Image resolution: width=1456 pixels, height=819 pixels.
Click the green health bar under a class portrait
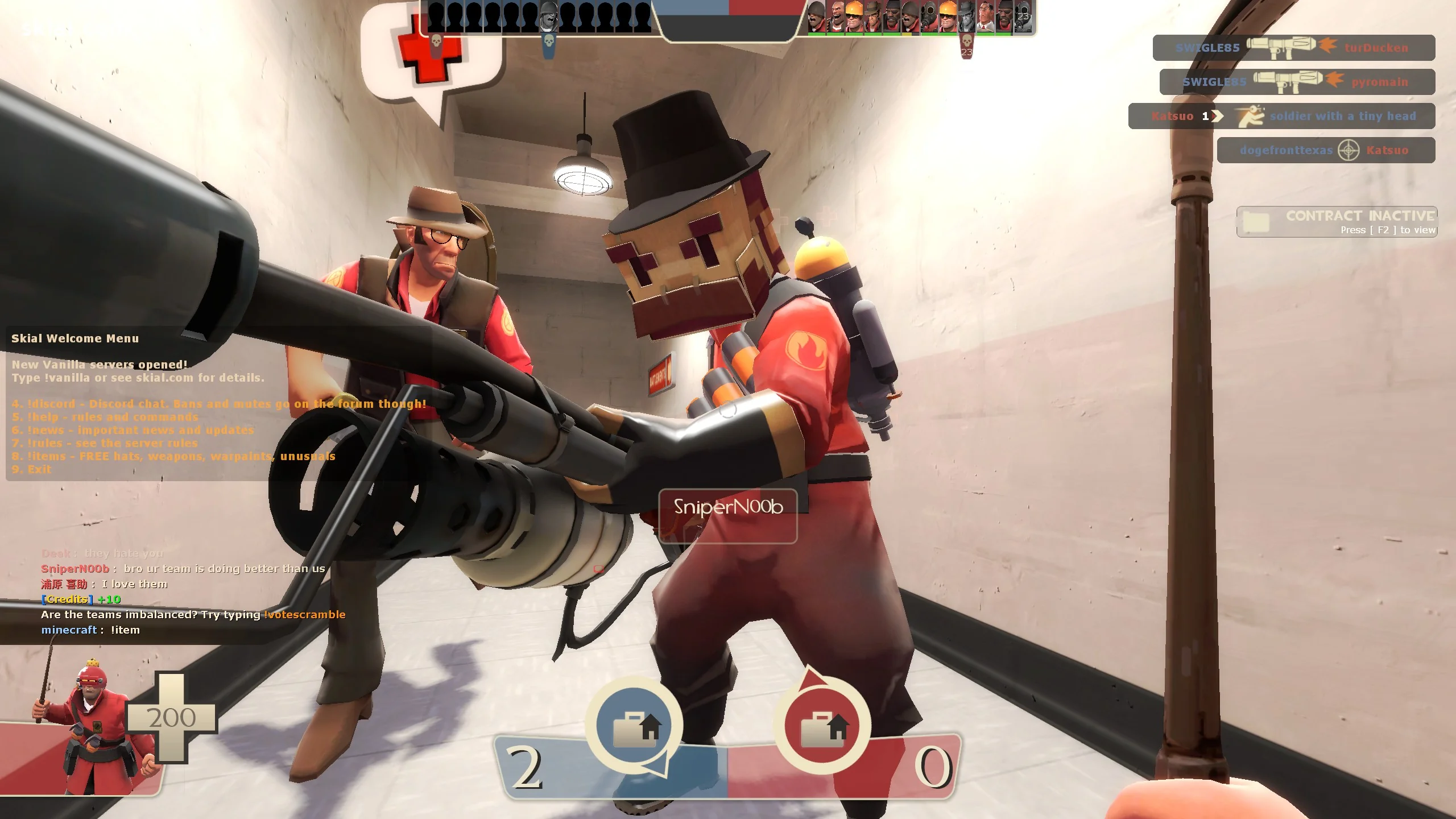[x=817, y=34]
